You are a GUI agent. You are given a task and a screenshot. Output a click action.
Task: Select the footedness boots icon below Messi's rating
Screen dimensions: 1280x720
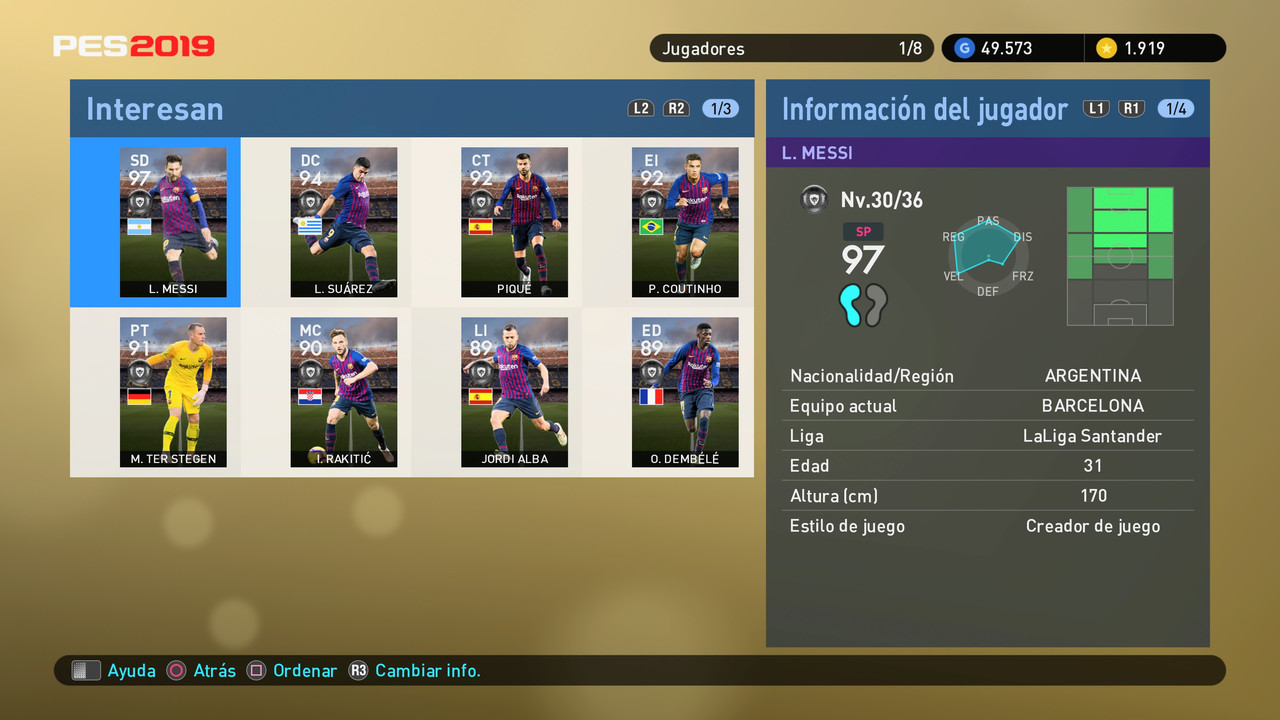click(x=861, y=306)
